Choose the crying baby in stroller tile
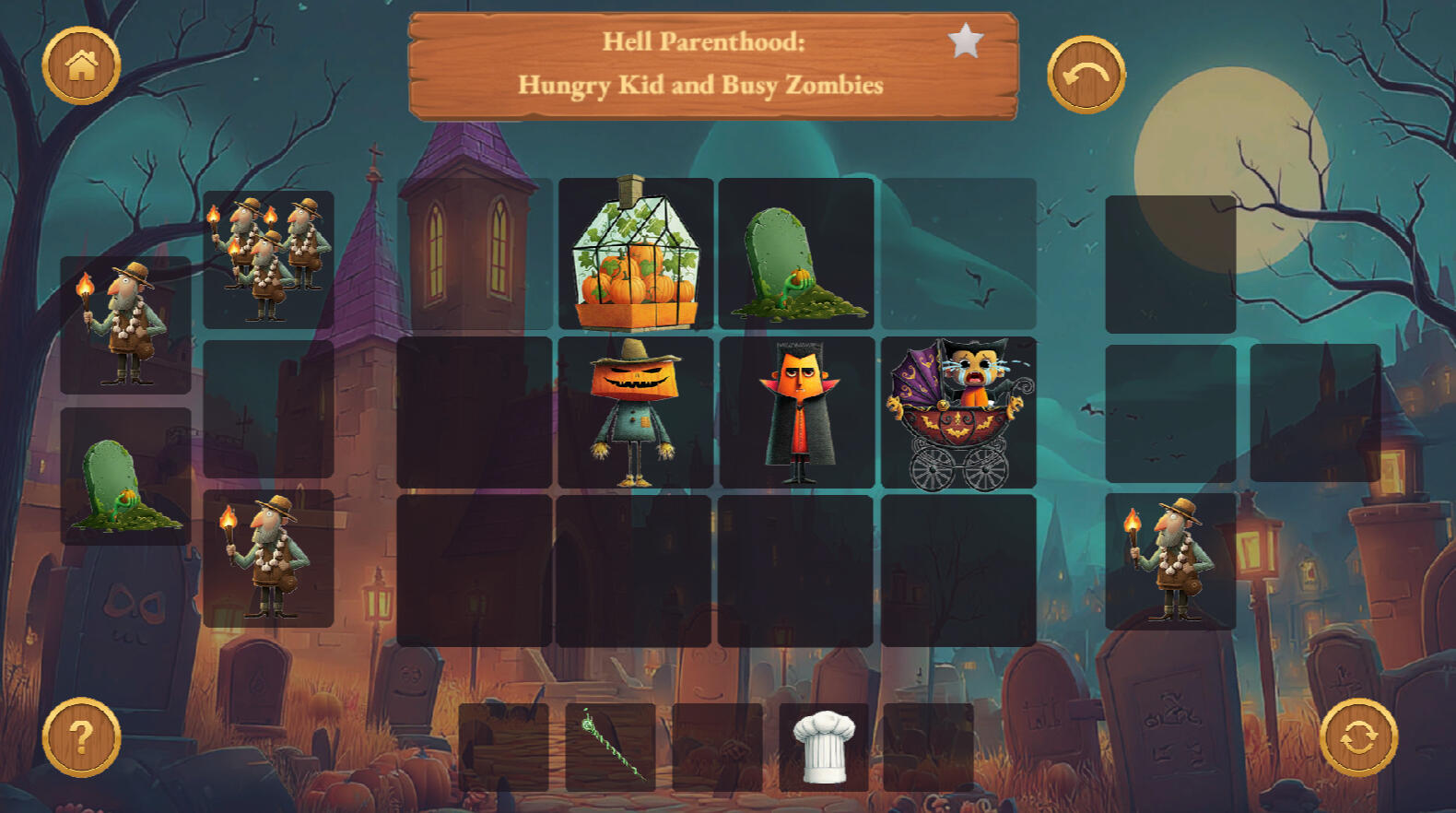Image resolution: width=1456 pixels, height=813 pixels. pos(958,412)
